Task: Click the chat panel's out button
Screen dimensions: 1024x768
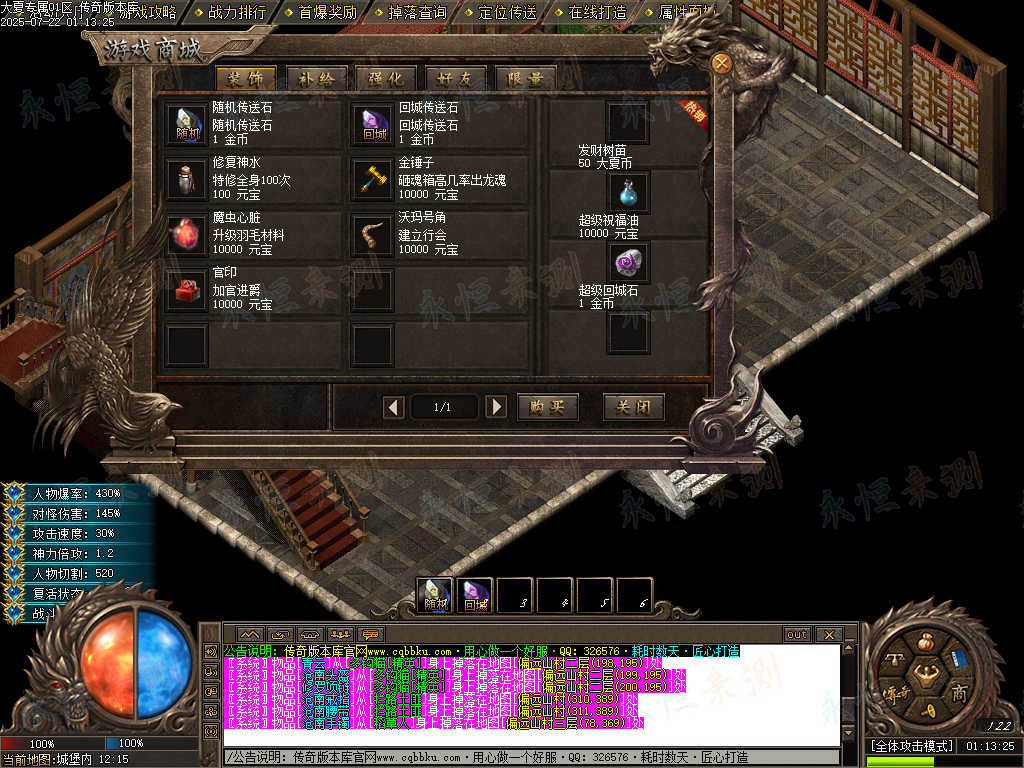Action: point(796,635)
